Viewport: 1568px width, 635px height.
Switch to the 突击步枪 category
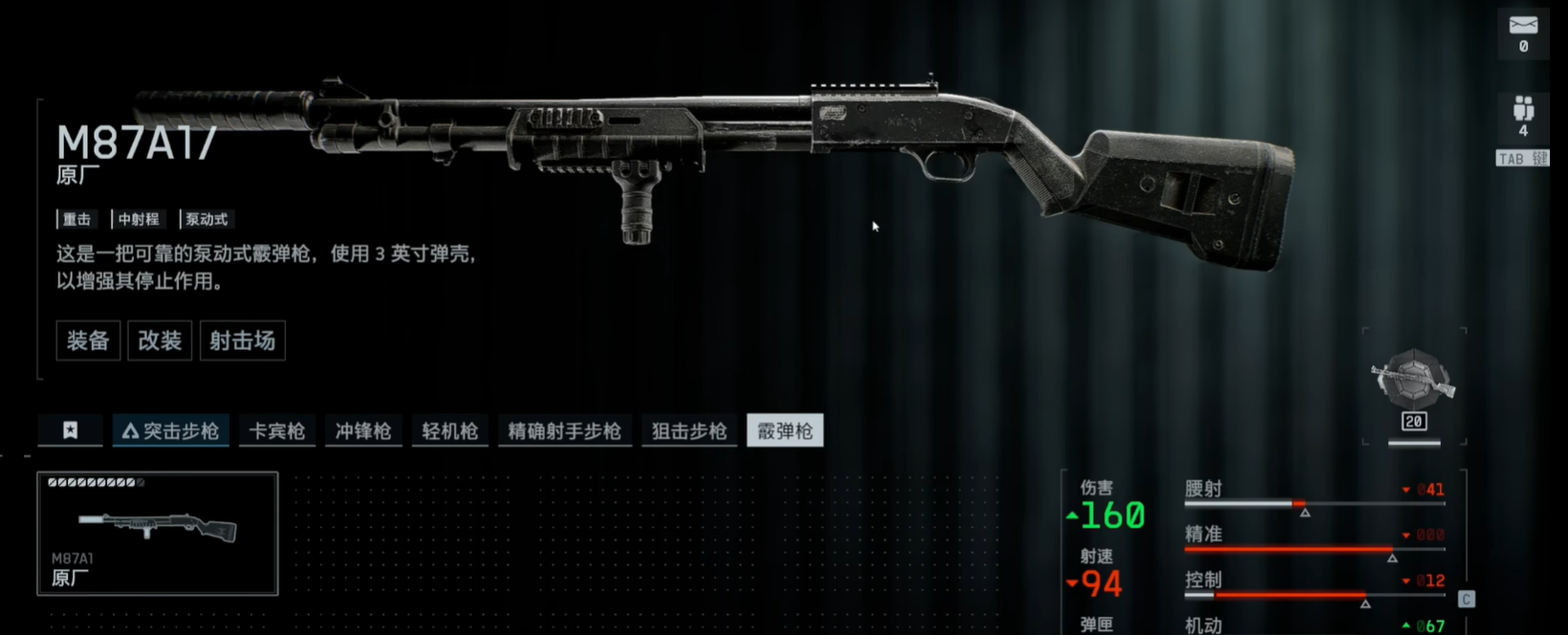171,431
